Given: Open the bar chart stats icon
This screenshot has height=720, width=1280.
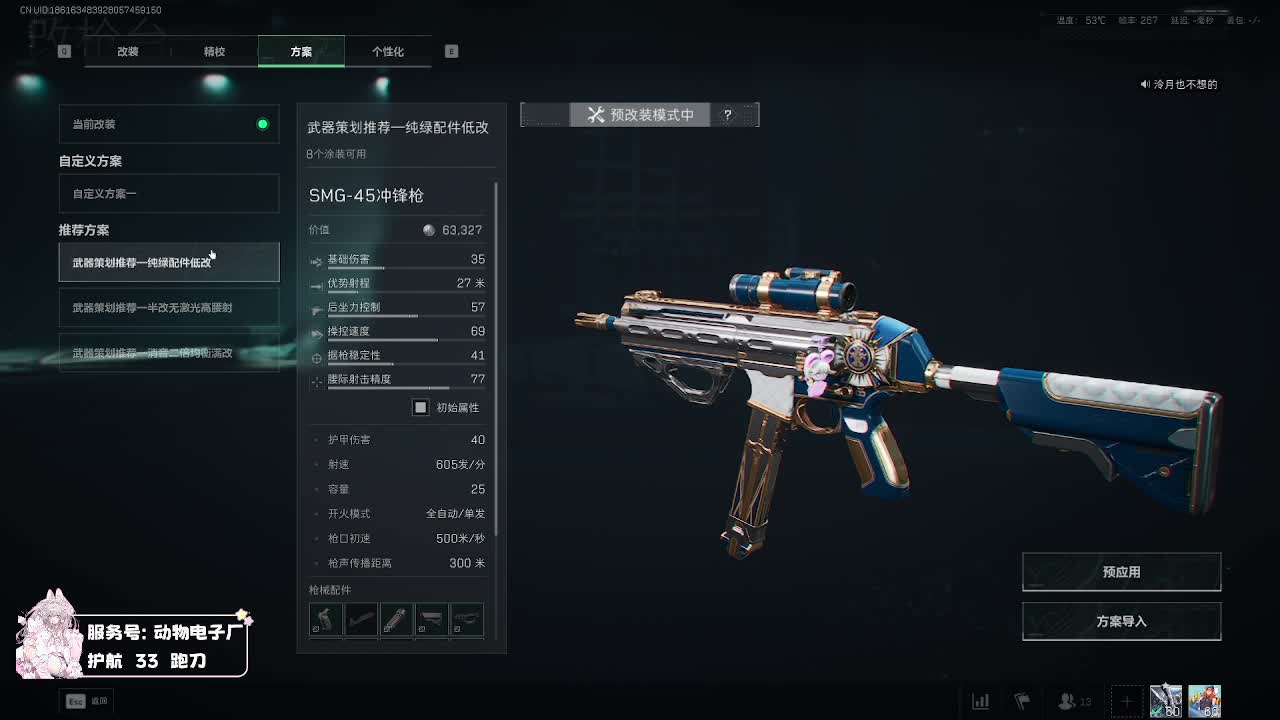Looking at the screenshot, I should [981, 701].
